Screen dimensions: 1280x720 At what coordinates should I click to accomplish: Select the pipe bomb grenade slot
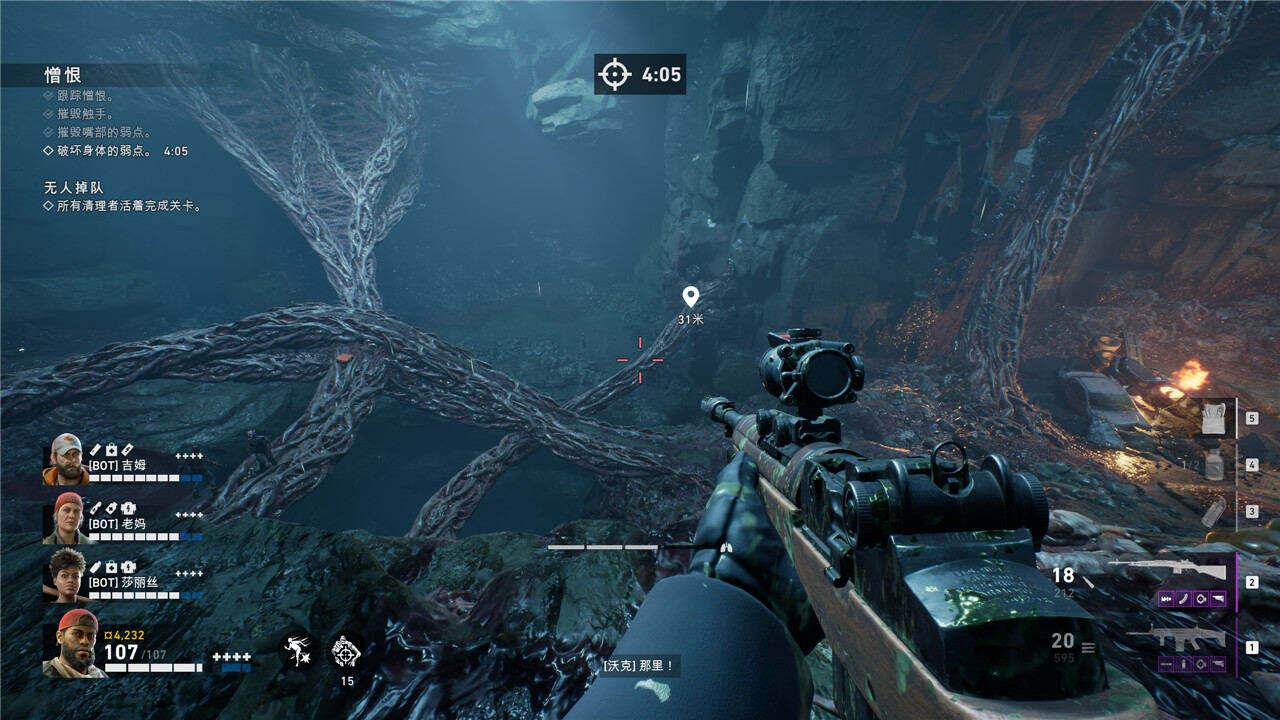pos(1211,511)
